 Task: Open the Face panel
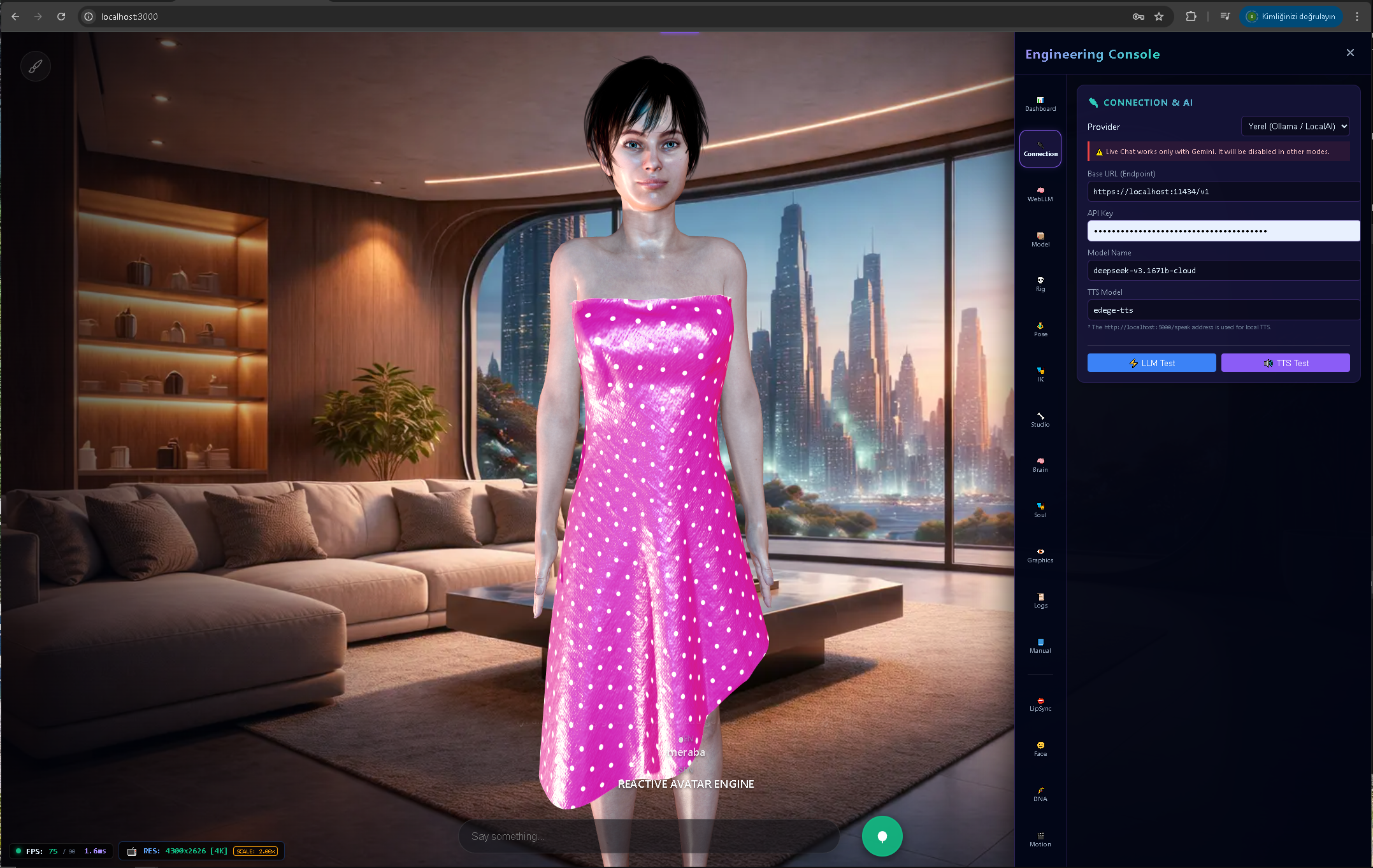click(x=1040, y=748)
